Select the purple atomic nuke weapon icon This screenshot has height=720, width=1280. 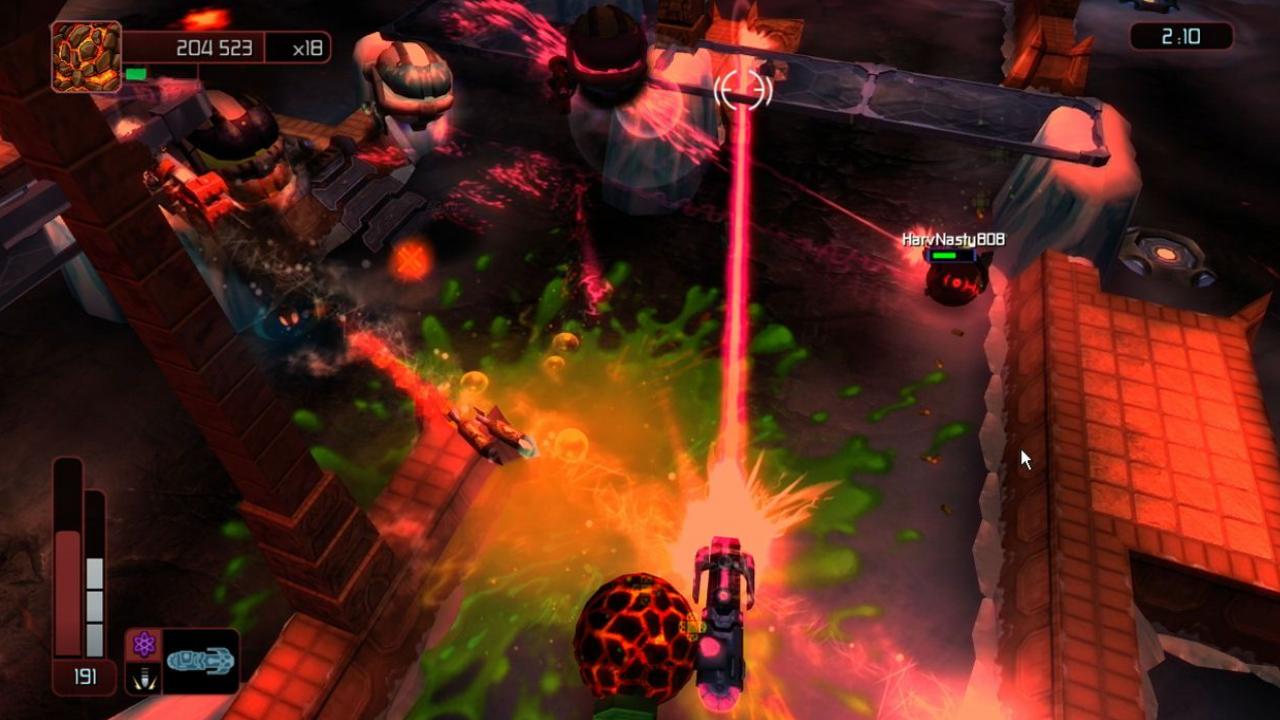[143, 644]
